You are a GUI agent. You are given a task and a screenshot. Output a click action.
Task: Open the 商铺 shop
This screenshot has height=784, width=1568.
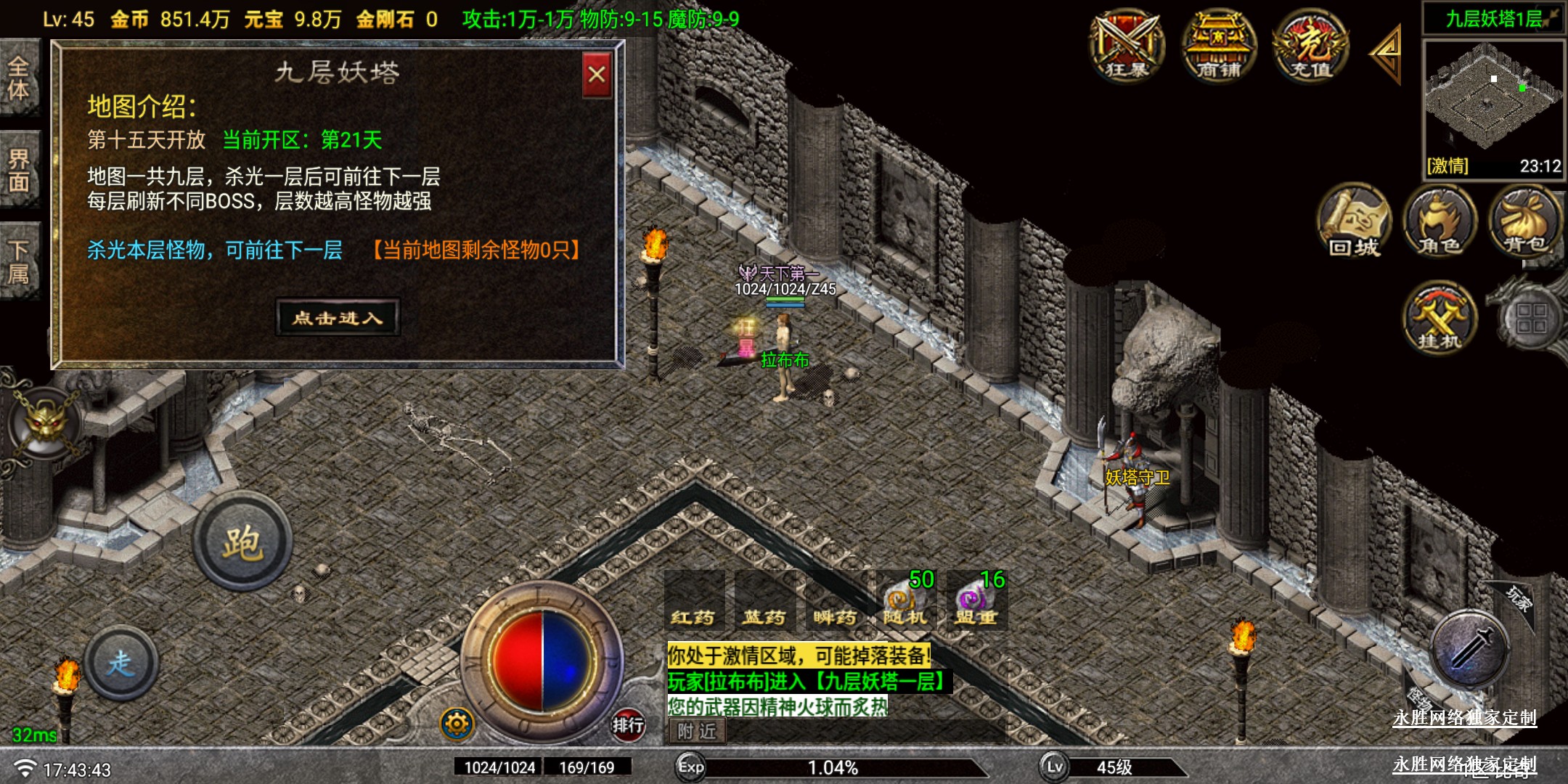tap(1218, 46)
